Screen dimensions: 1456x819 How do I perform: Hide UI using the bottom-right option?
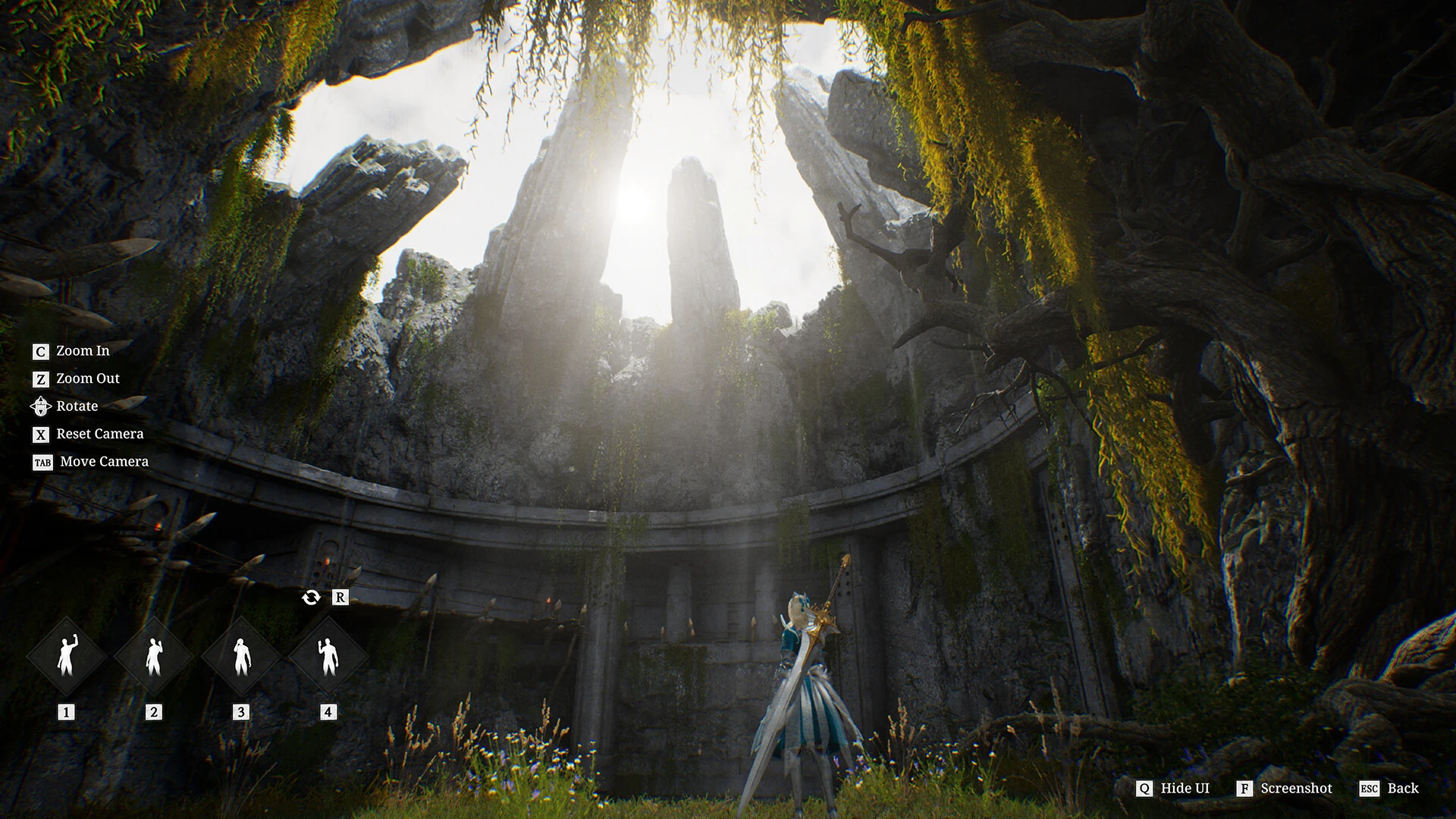1184,789
